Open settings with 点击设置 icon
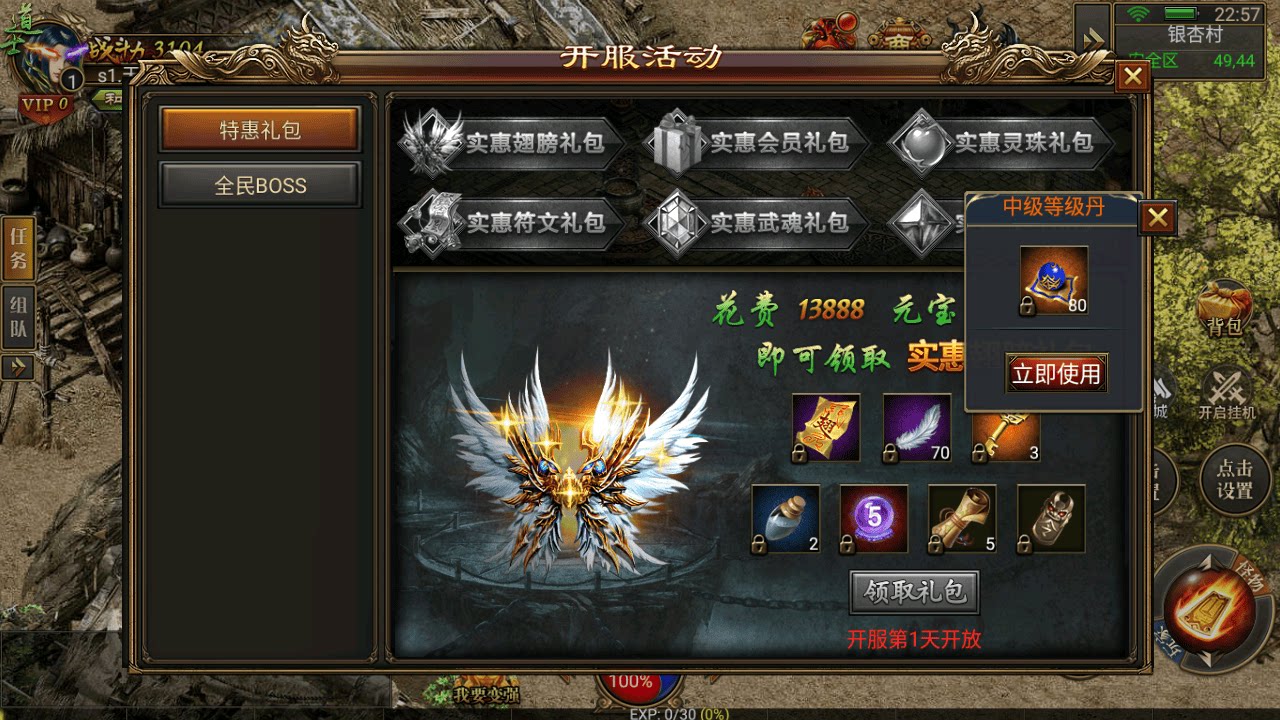Screen dimensions: 1280x720 coord(1234,480)
